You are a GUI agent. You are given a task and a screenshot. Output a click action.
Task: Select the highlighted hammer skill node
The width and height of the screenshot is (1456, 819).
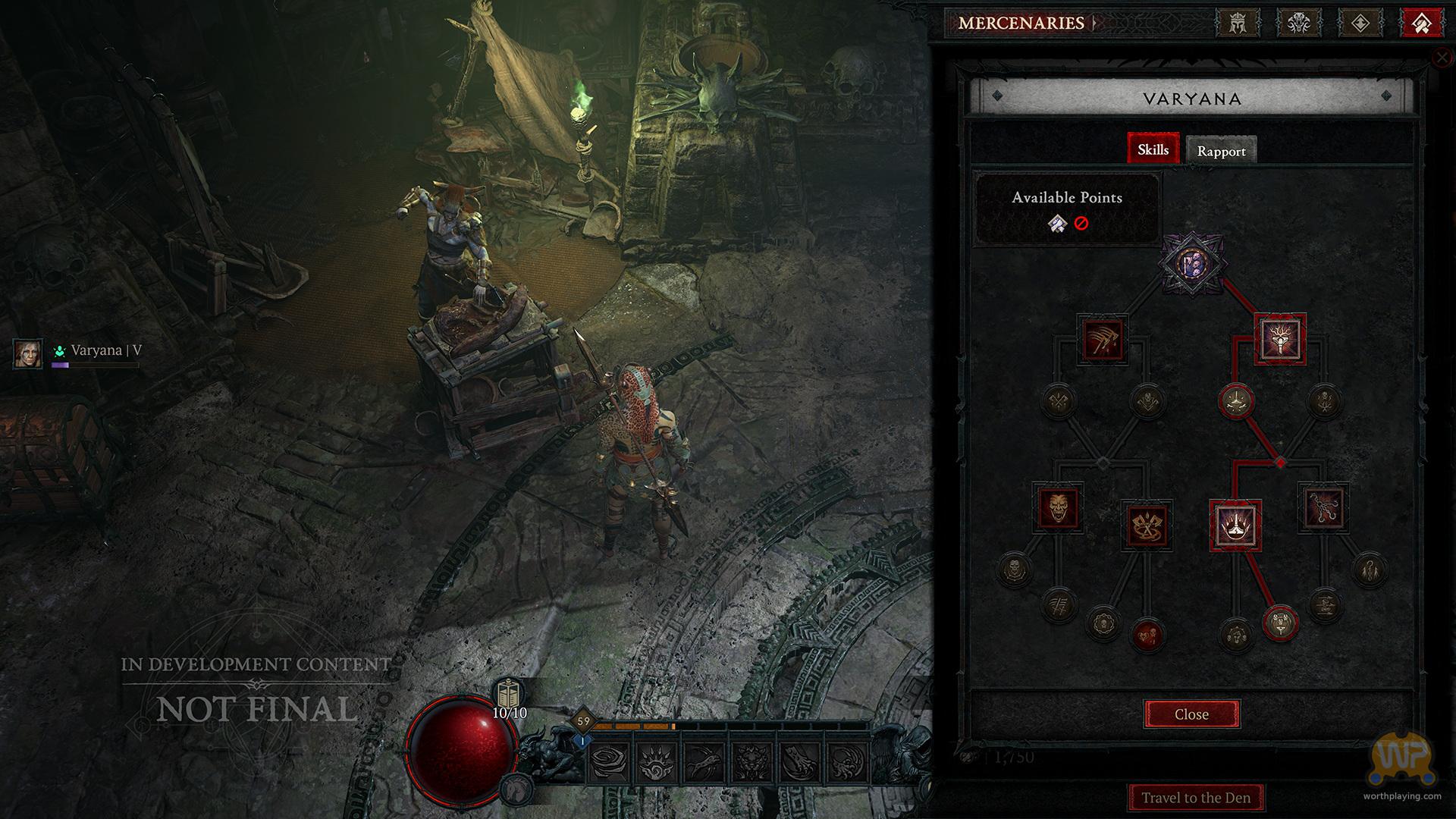tap(1280, 339)
